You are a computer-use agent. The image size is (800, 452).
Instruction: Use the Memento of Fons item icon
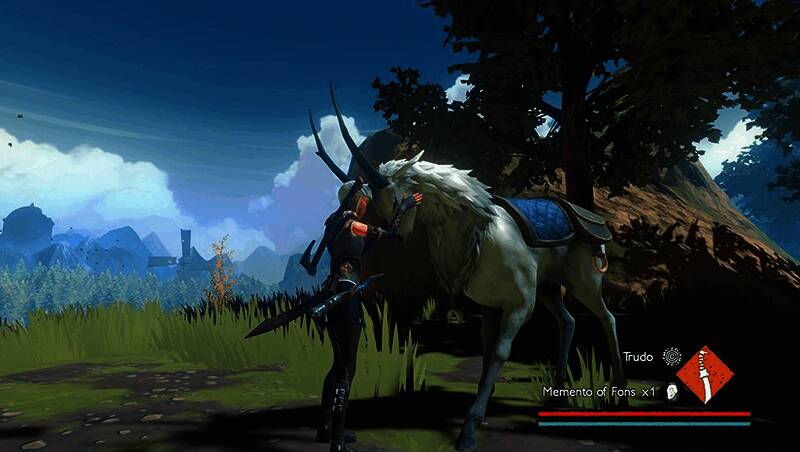673,392
